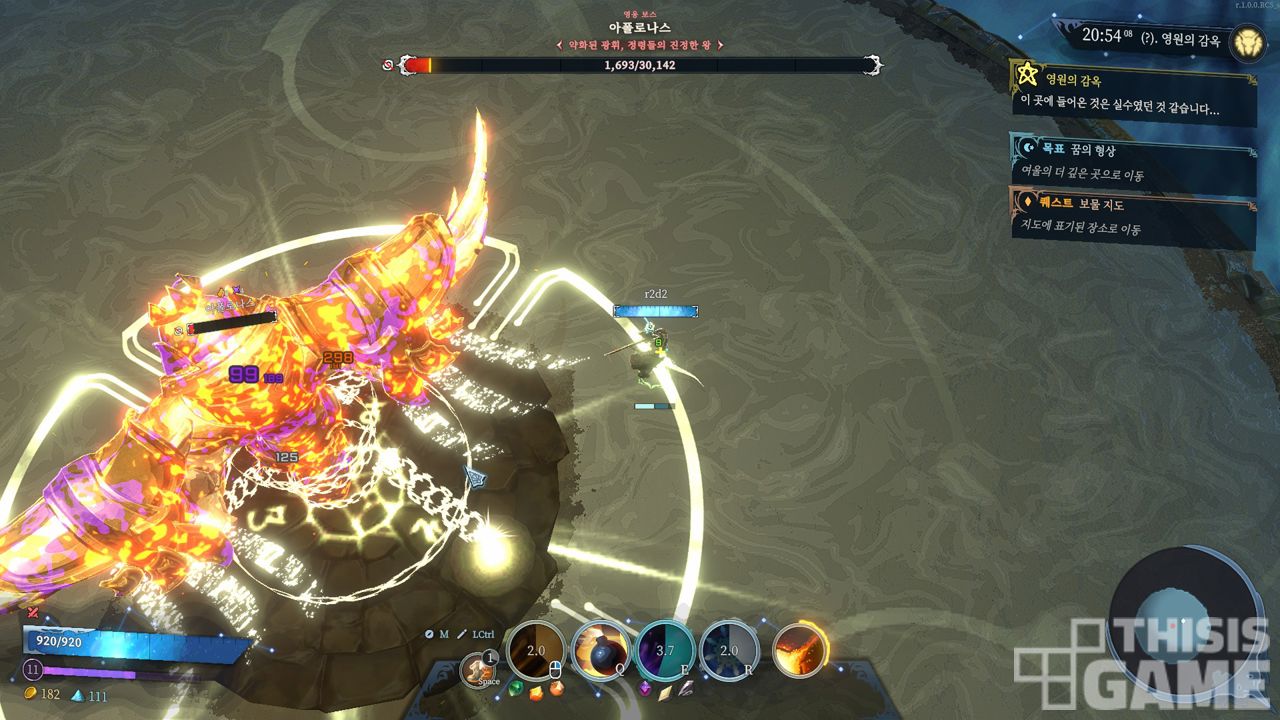The height and width of the screenshot is (720, 1280).
Task: Select the primary attack skill with mouse glyph
Action: (537, 651)
